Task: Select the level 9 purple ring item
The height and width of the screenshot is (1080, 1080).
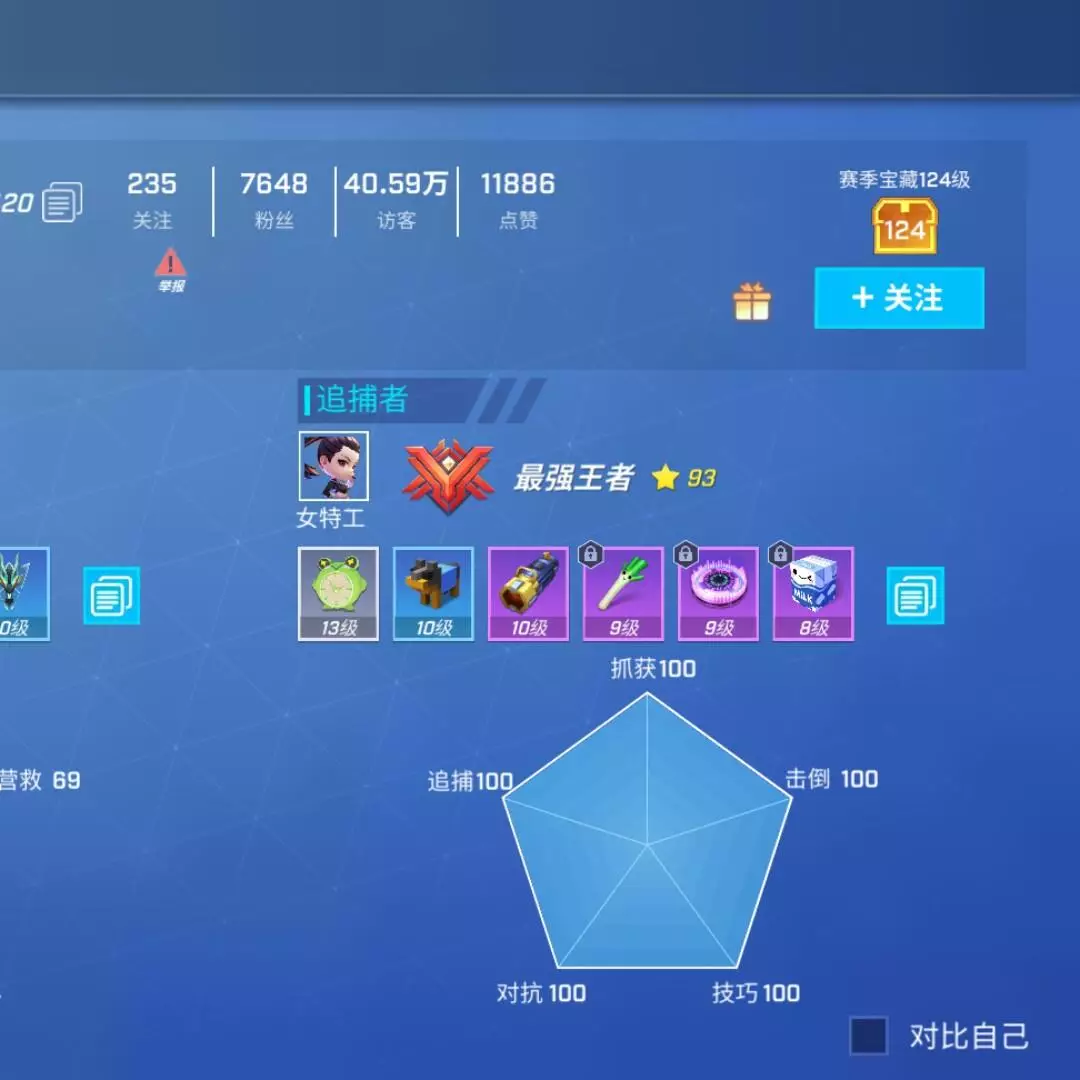Action: point(718,593)
